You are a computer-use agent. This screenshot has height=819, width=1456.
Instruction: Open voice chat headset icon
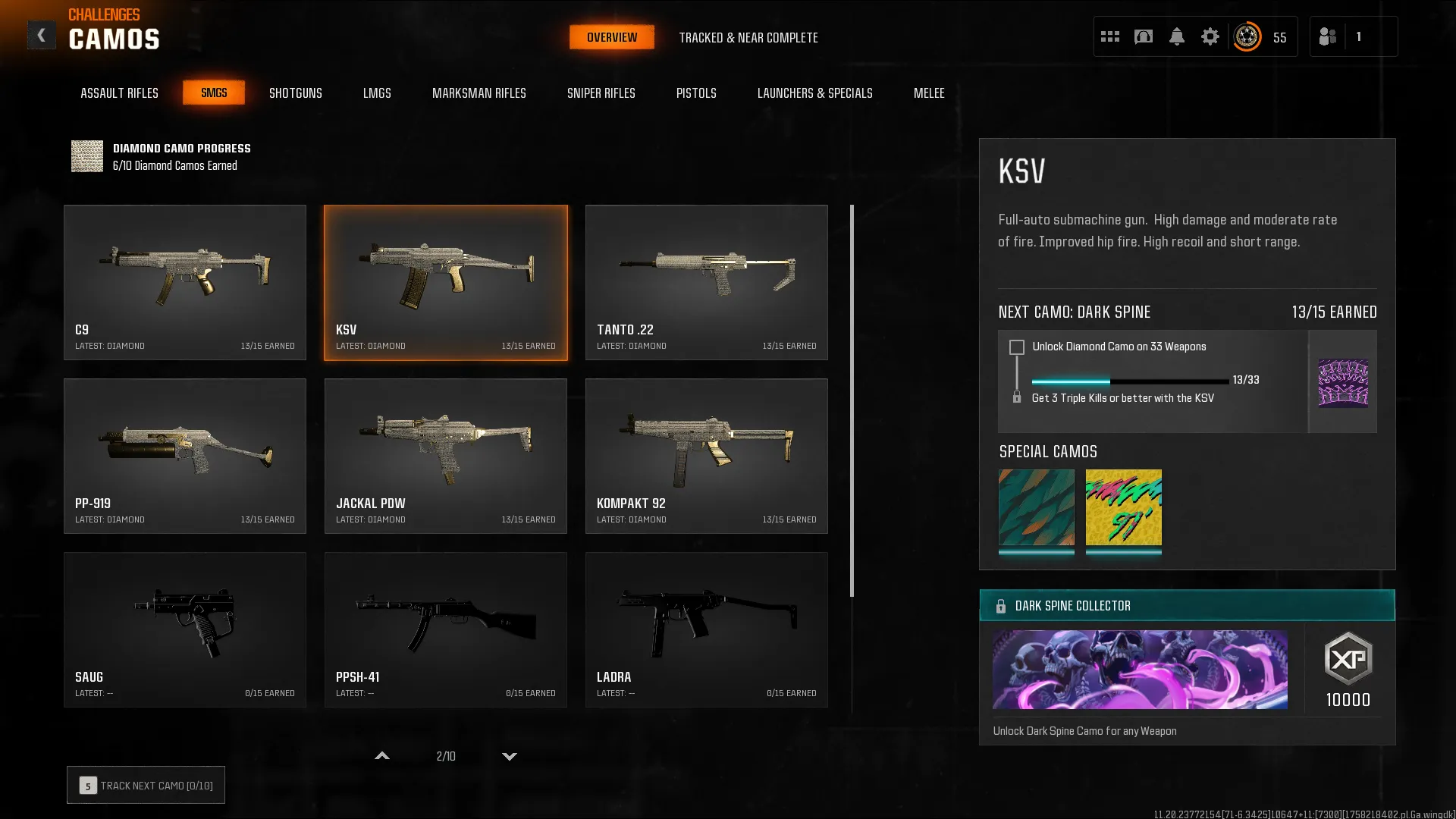(x=1144, y=36)
